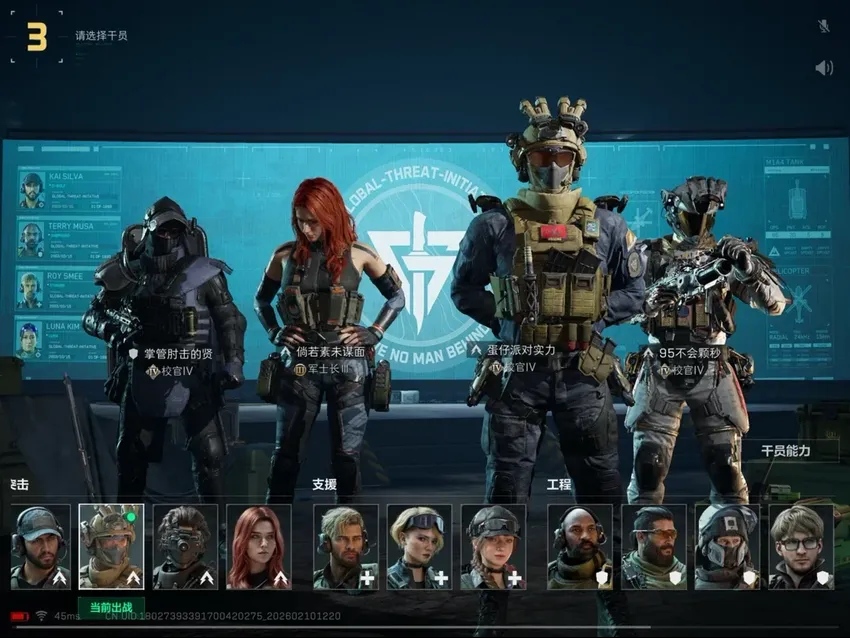
Task: Choose the blond bearded support operator
Action: 345,546
